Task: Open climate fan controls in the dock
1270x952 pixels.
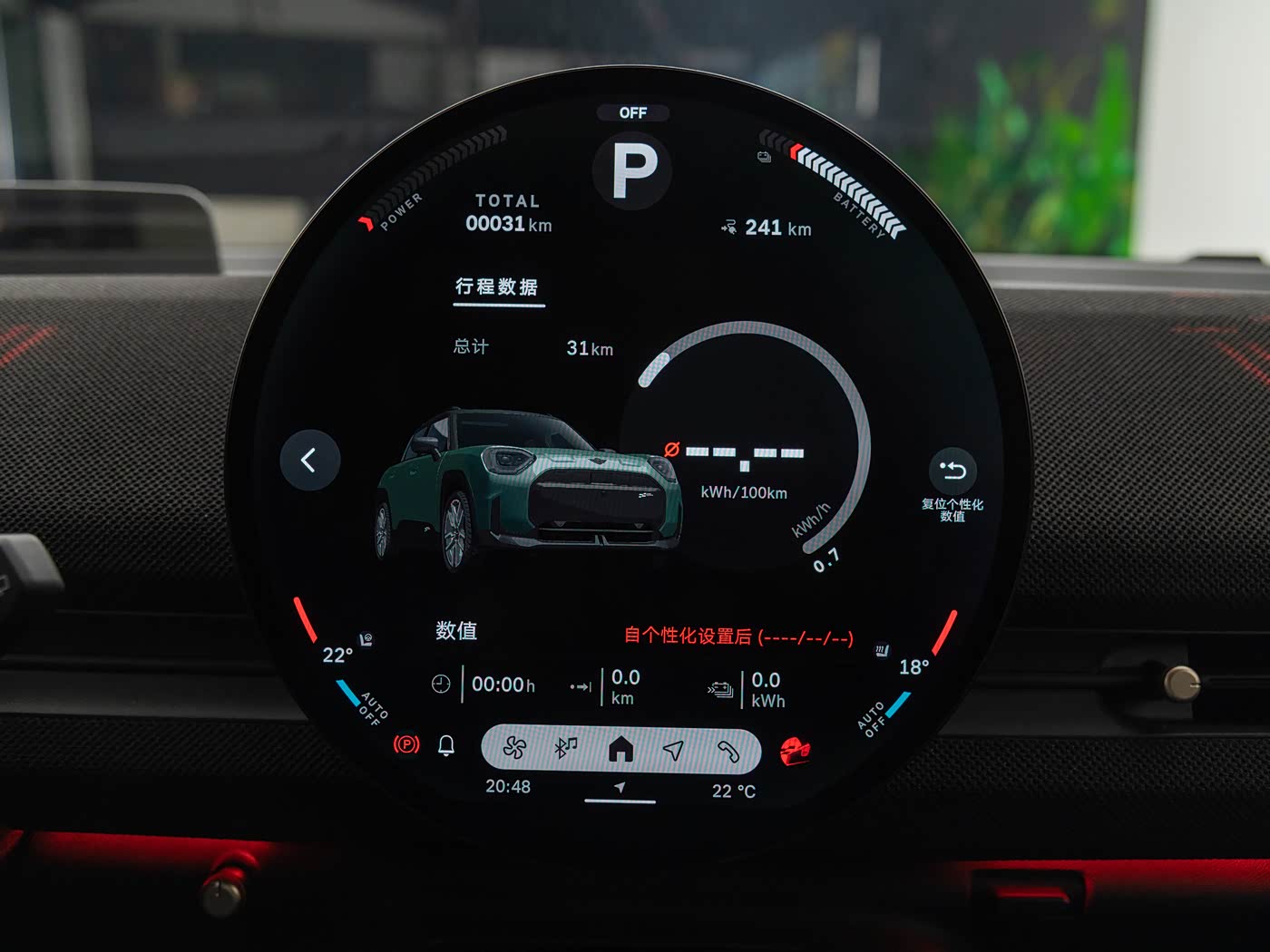Action: [515, 748]
